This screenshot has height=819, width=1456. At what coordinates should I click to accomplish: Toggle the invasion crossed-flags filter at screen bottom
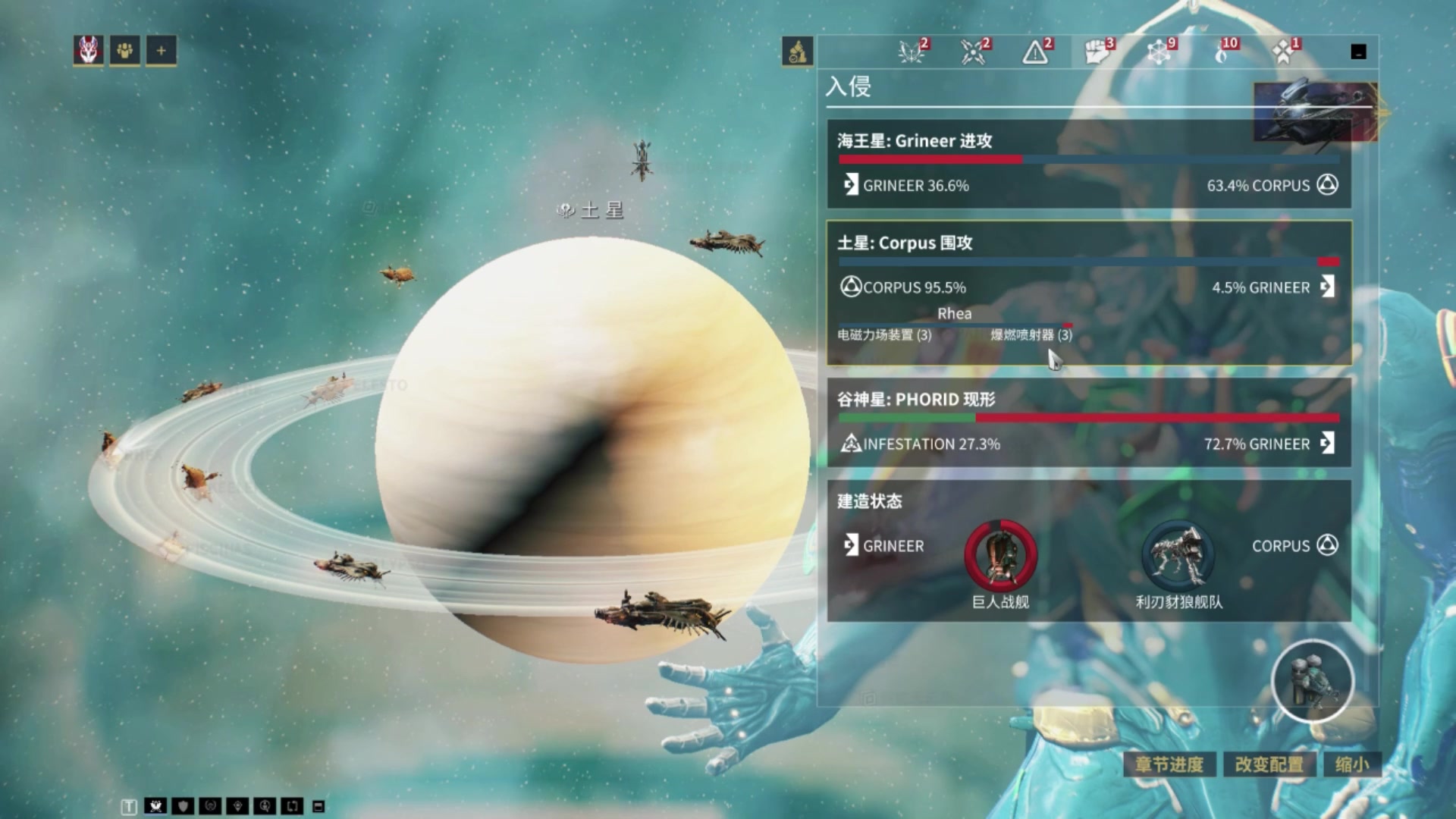155,806
